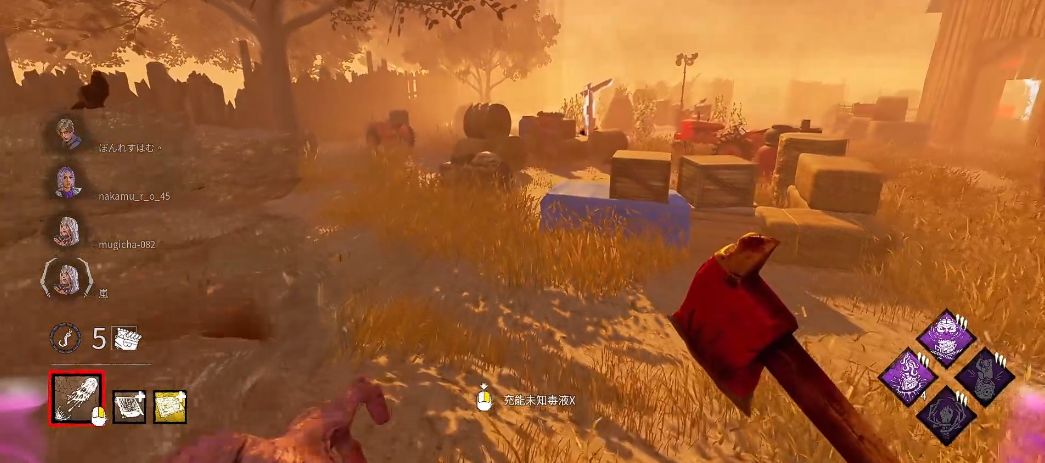1045x463 pixels.
Task: Select the right dark perk diamond
Action: [x=984, y=377]
